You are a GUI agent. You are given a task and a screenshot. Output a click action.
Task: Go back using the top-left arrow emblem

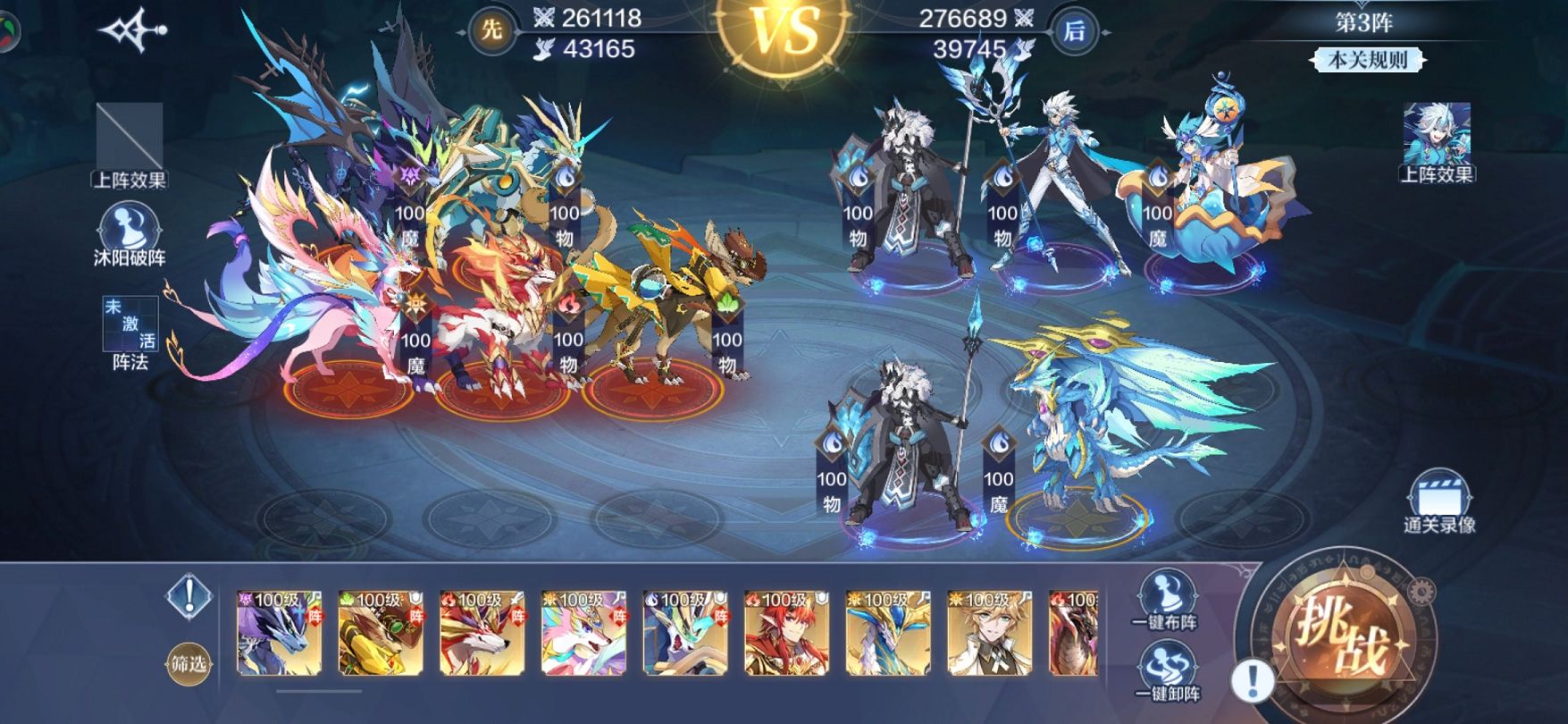[x=134, y=31]
